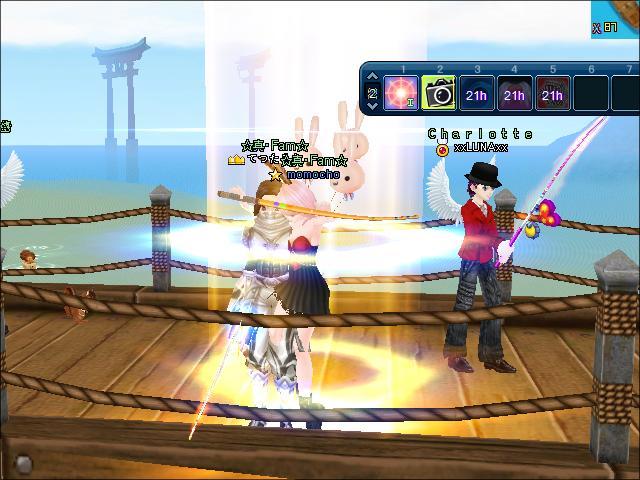Screen dimensions: 640x480
Task: Select the red item in slot 5
Action: 552,94
